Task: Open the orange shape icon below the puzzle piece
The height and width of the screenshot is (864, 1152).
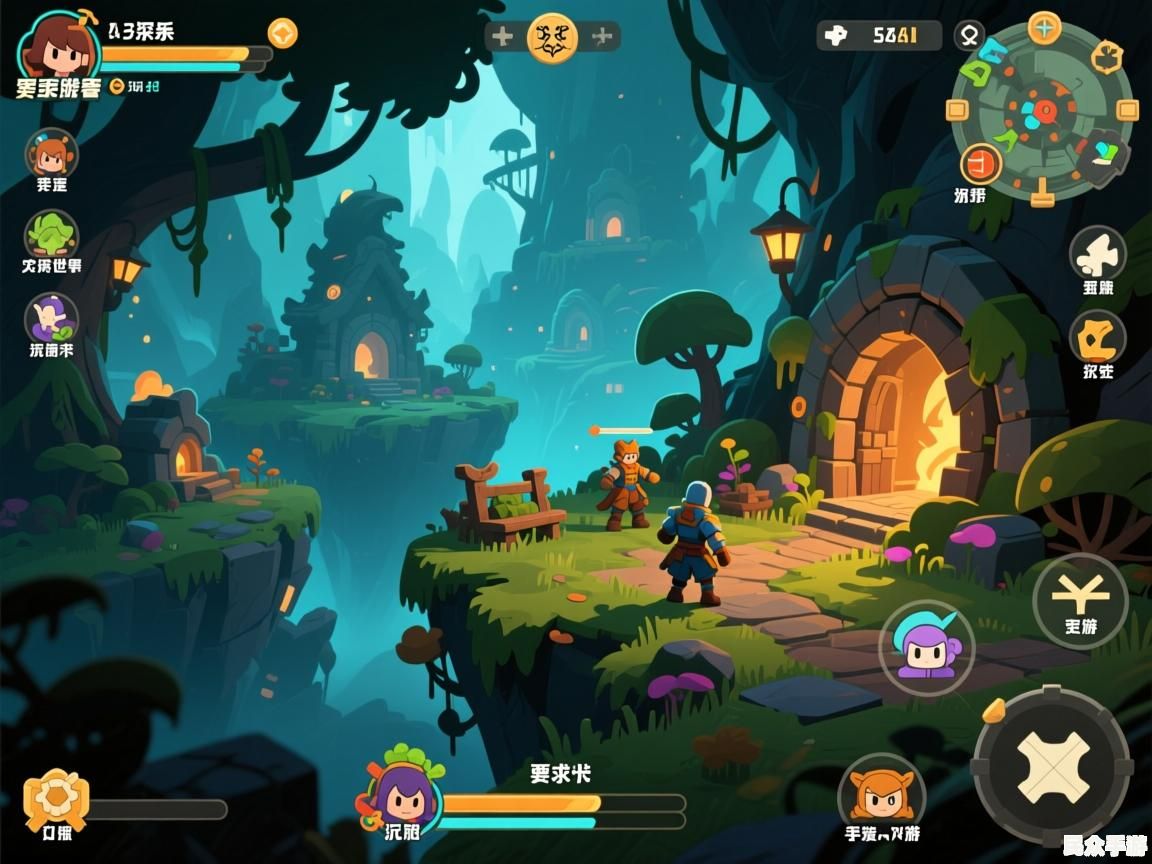Action: point(1097,337)
